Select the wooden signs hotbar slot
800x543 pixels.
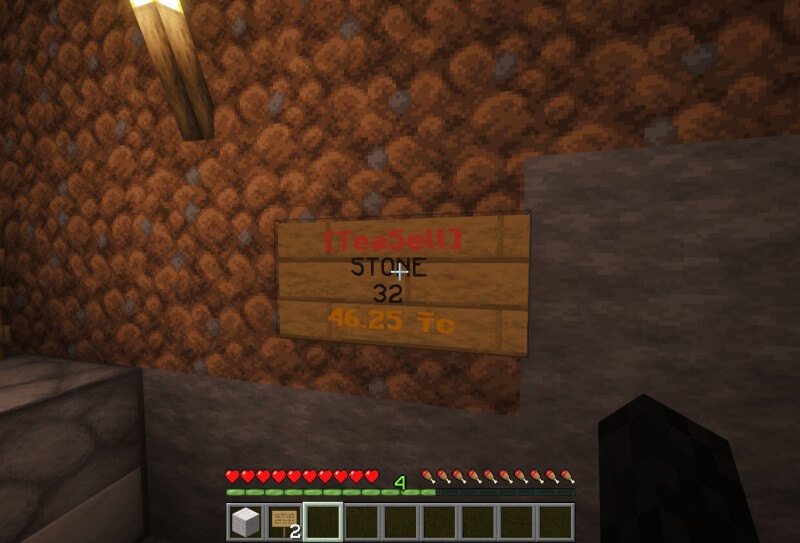point(284,521)
